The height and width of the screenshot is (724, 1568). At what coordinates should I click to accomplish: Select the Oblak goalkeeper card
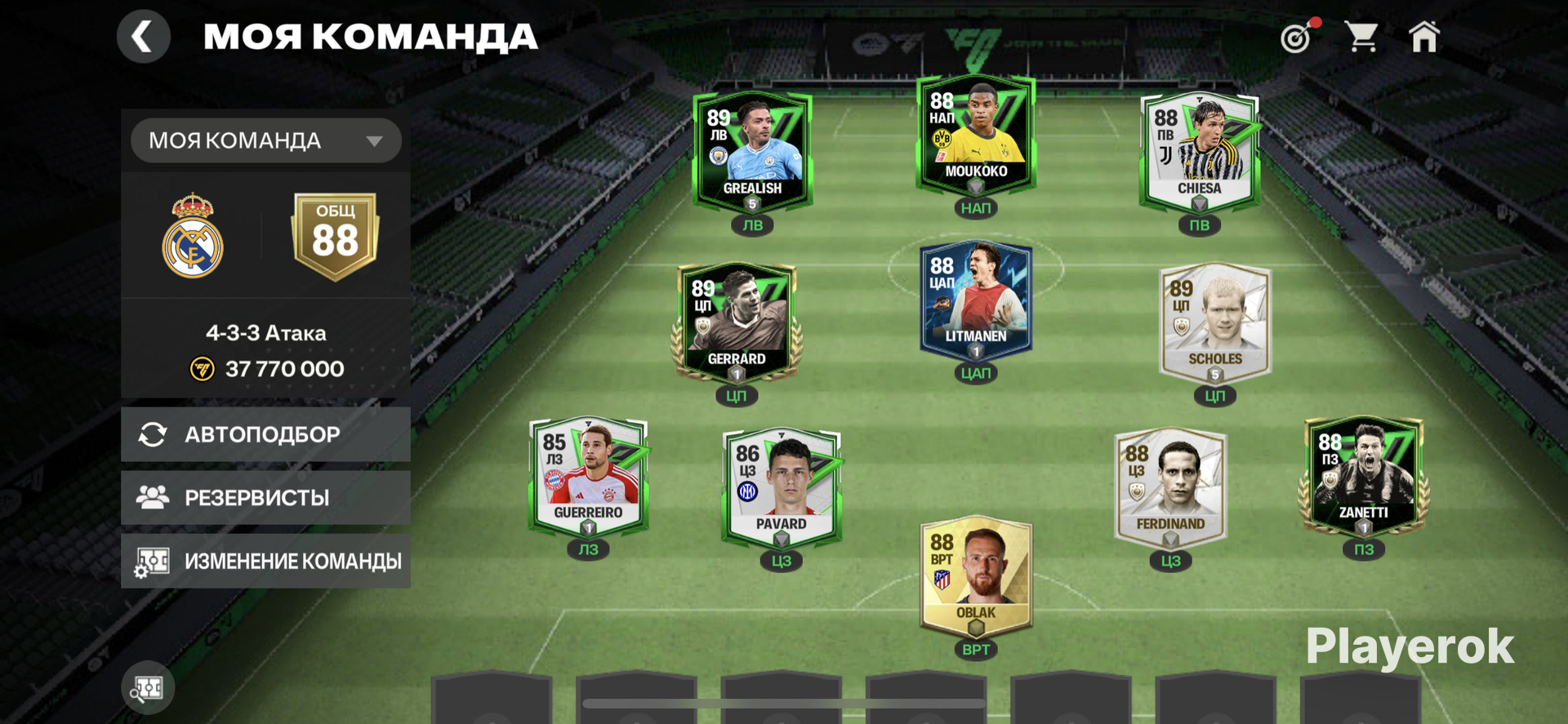click(x=976, y=576)
